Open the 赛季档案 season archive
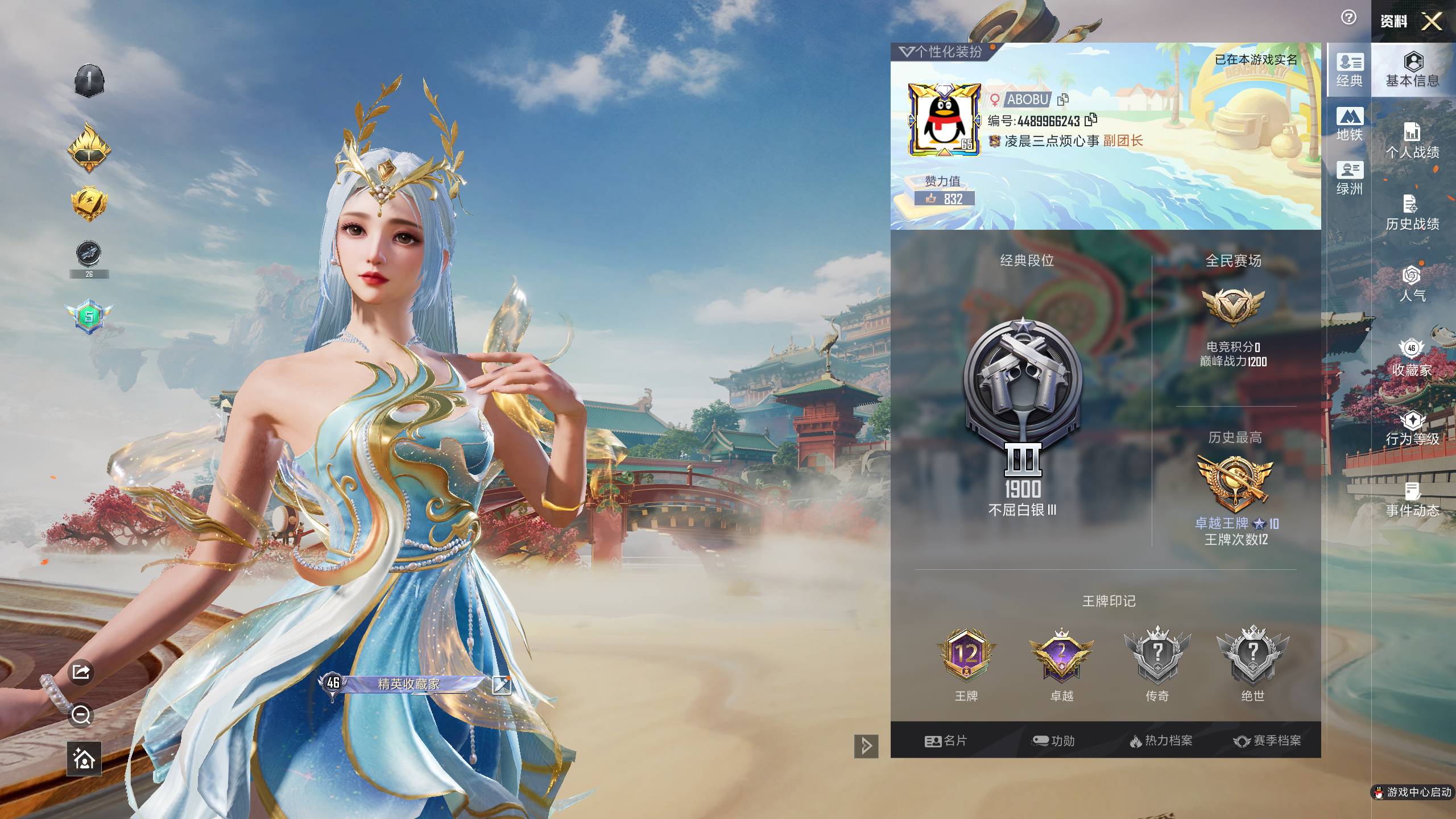The image size is (1456, 819). point(1267,741)
